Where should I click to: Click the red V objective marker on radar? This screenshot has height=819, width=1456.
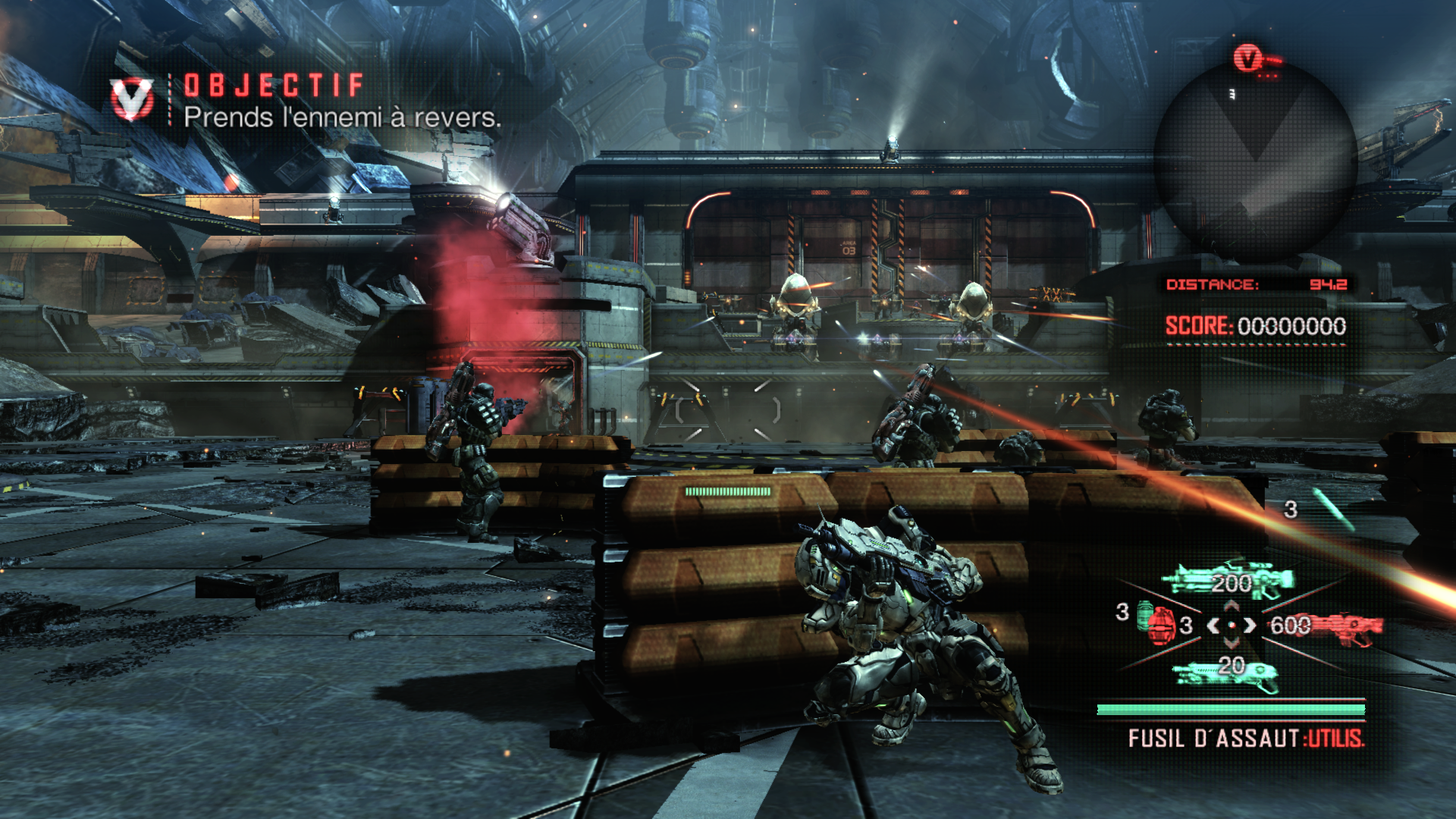1247,58
